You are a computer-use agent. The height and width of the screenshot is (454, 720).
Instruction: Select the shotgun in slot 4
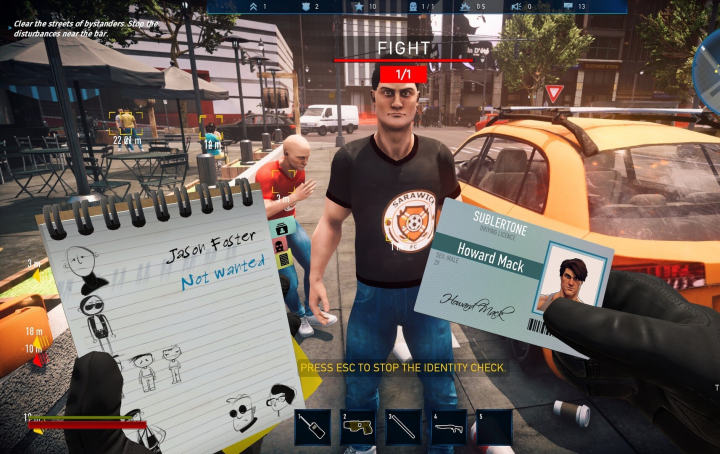[x=448, y=427]
